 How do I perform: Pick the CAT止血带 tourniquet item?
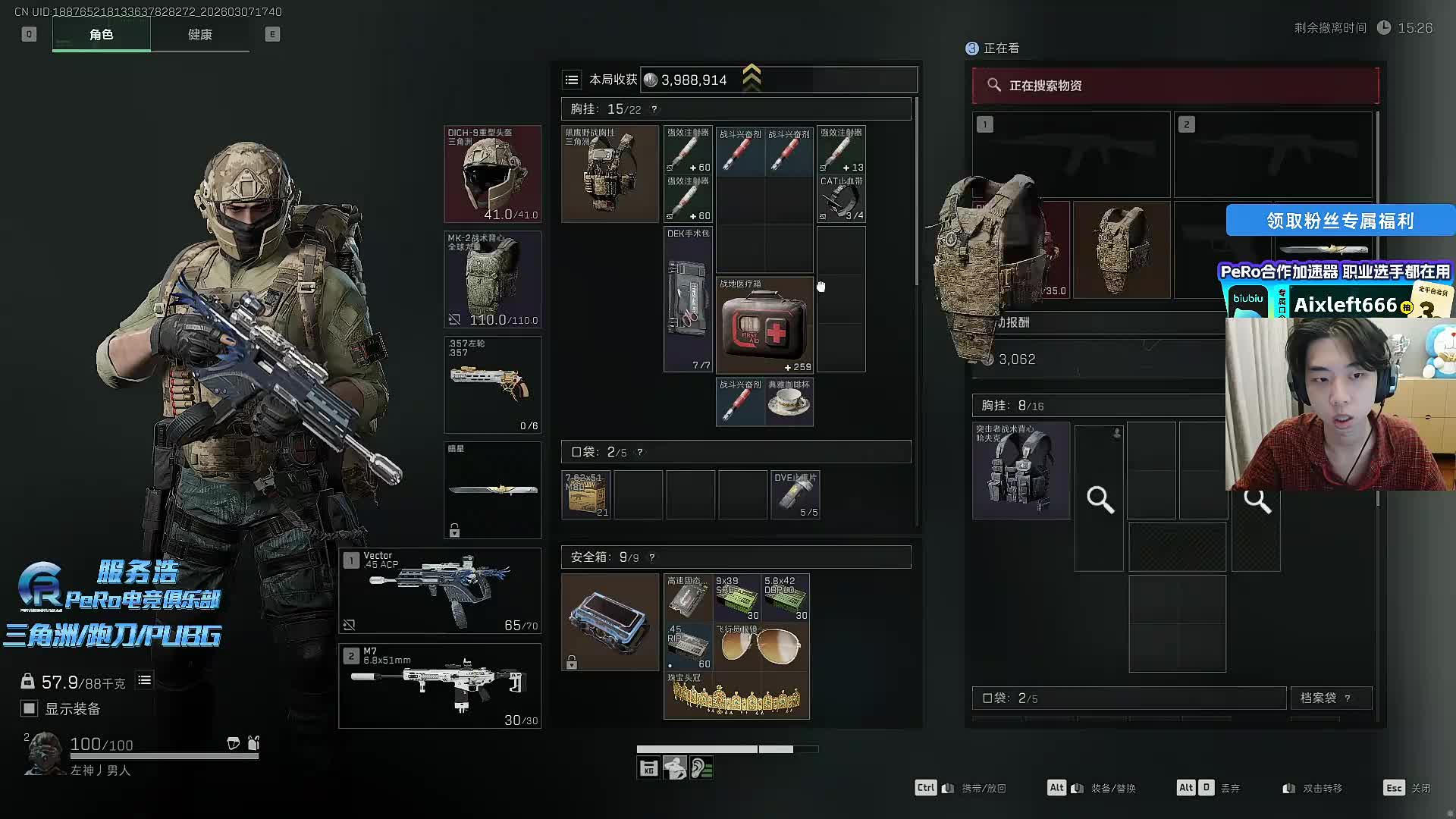click(841, 199)
